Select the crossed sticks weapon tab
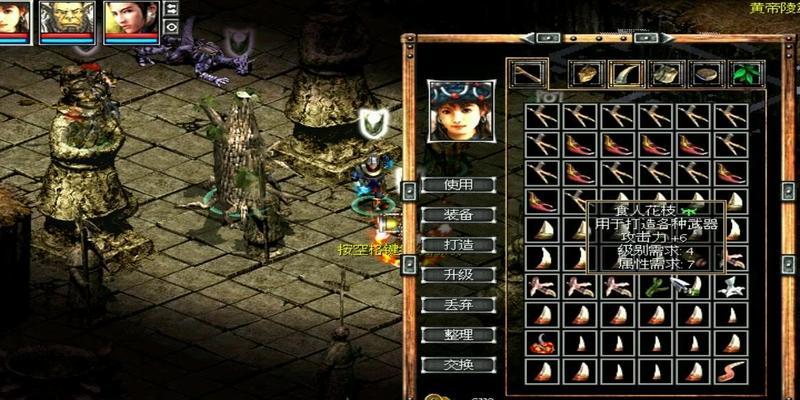800x400 pixels. [x=527, y=74]
